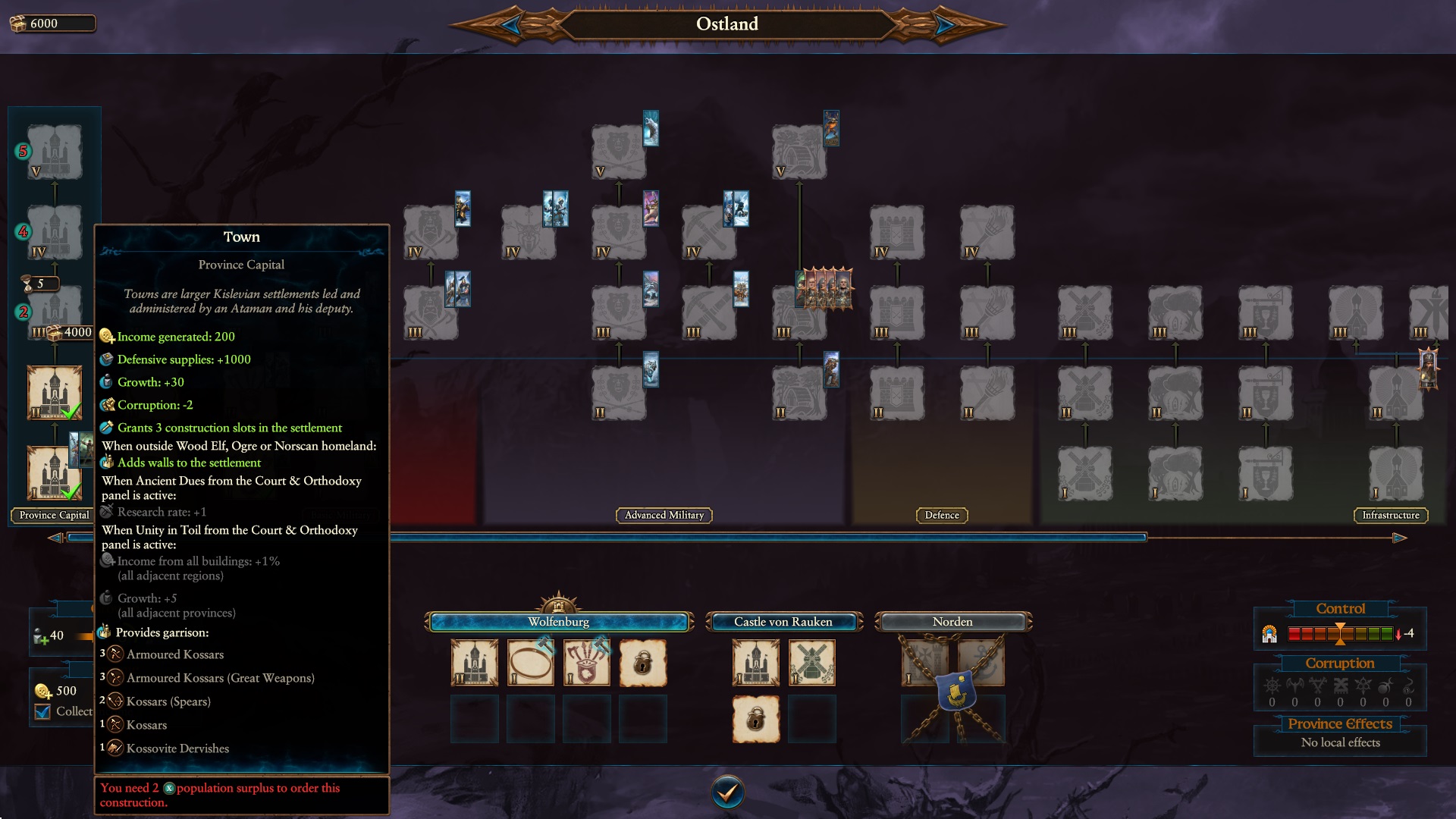Toggle the Collect checkbox at bottom left
The width and height of the screenshot is (1456, 819).
click(42, 711)
